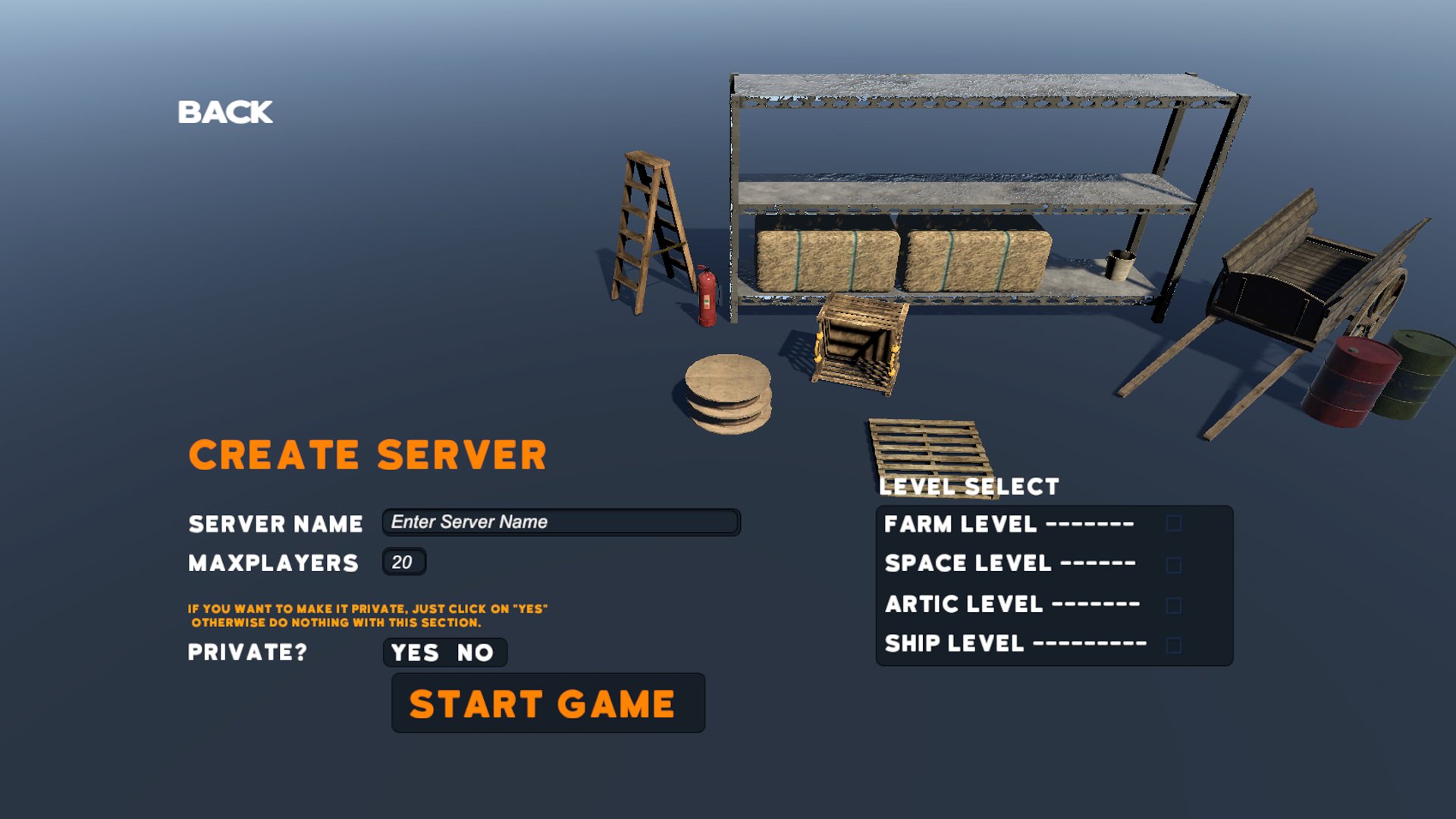
Task: Select the Farm Level label text
Action: [959, 524]
